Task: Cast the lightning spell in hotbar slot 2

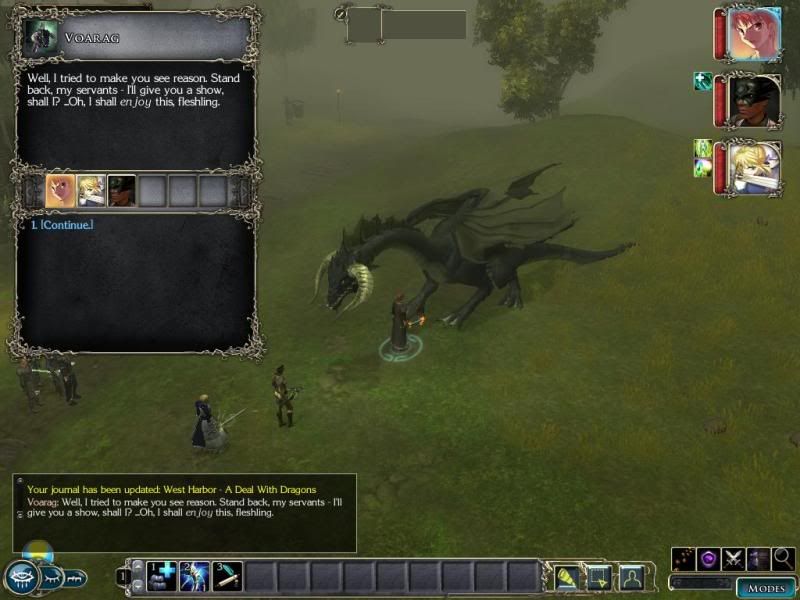Action: tap(194, 576)
